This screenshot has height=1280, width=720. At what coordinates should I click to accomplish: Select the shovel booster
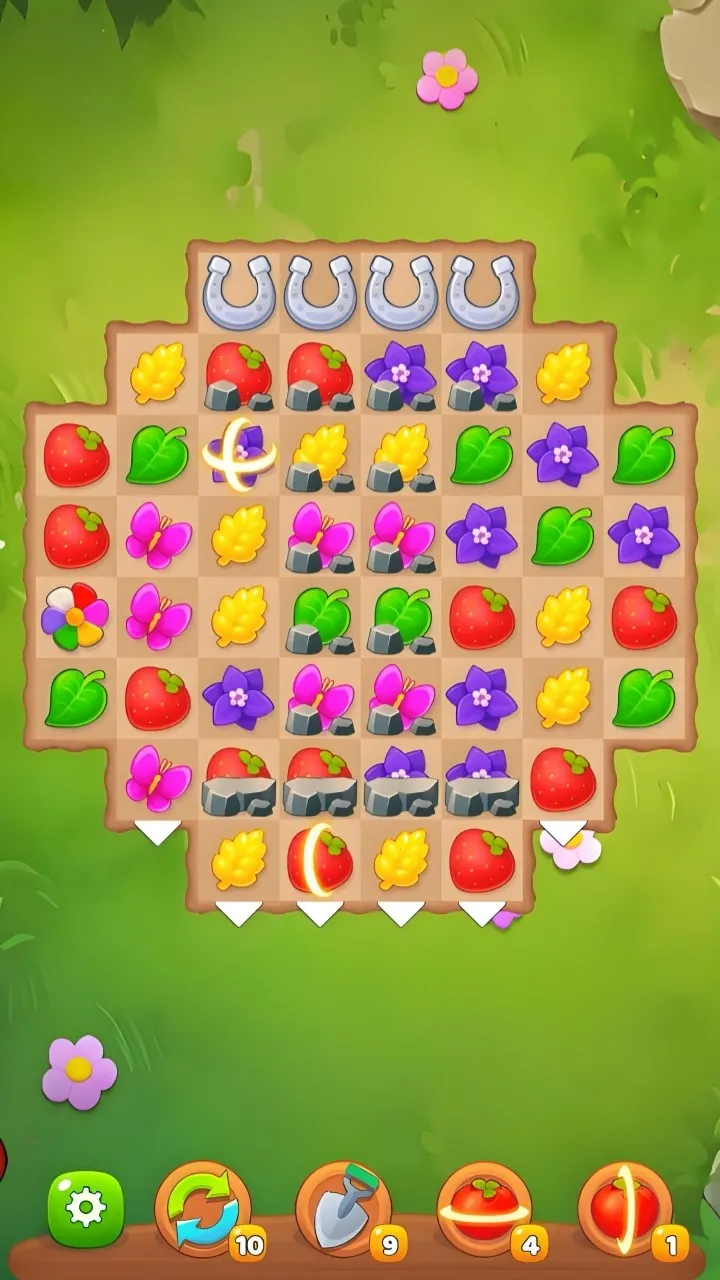tap(344, 1208)
